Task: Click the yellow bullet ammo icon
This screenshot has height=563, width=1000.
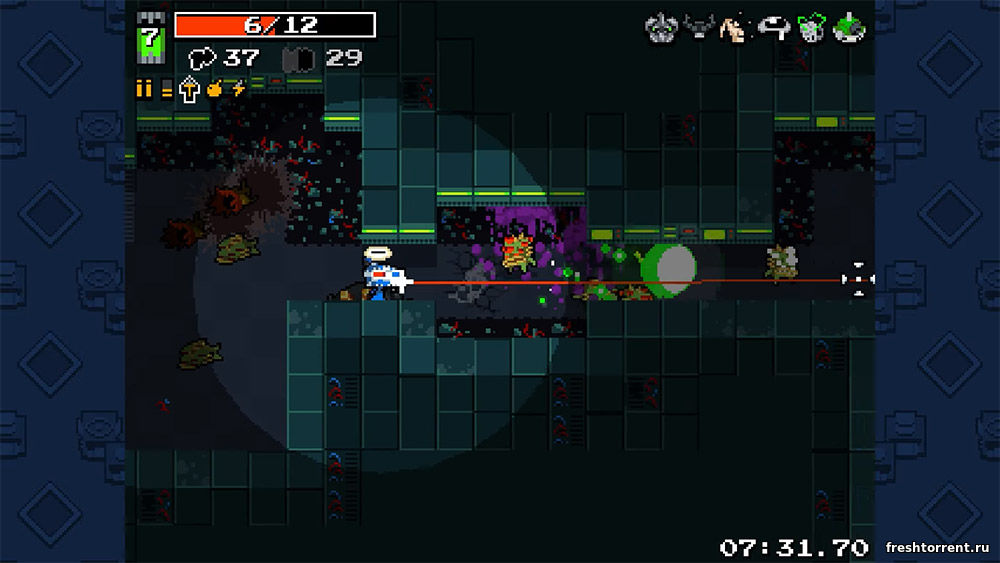Action: point(144,89)
